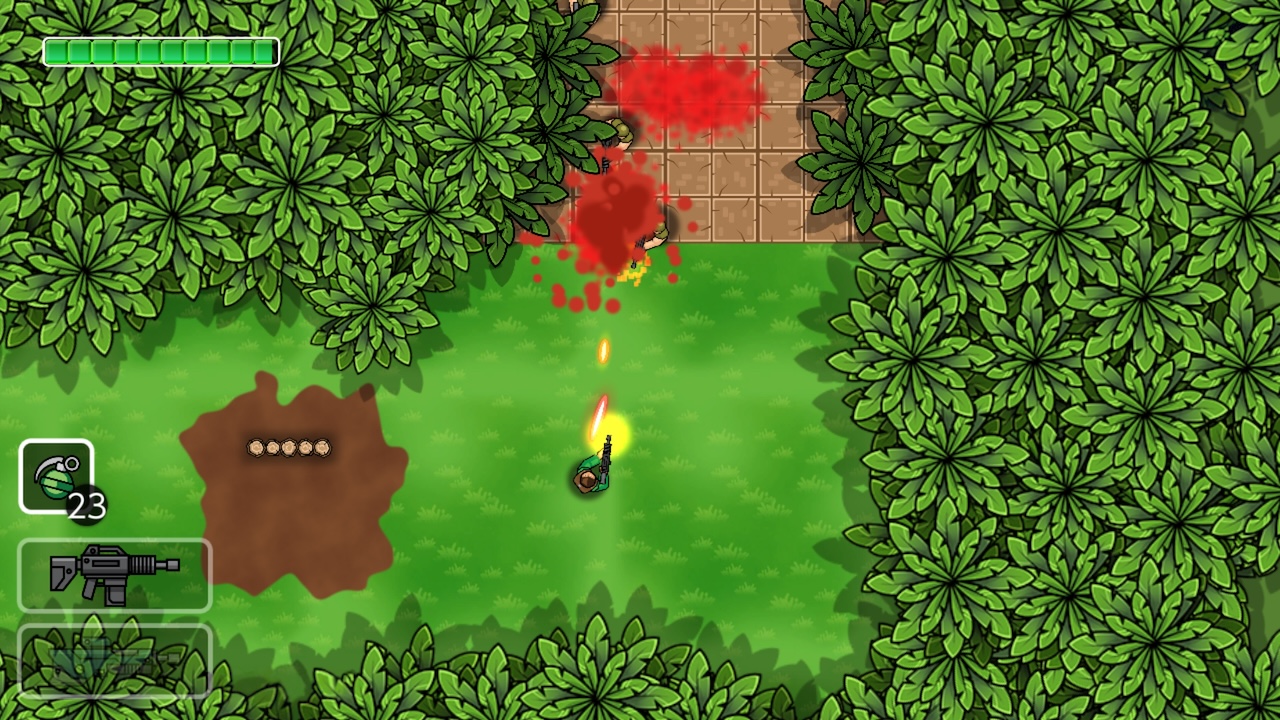The height and width of the screenshot is (720, 1280).
Task: Click the leftmost green health segment
Action: (55, 51)
